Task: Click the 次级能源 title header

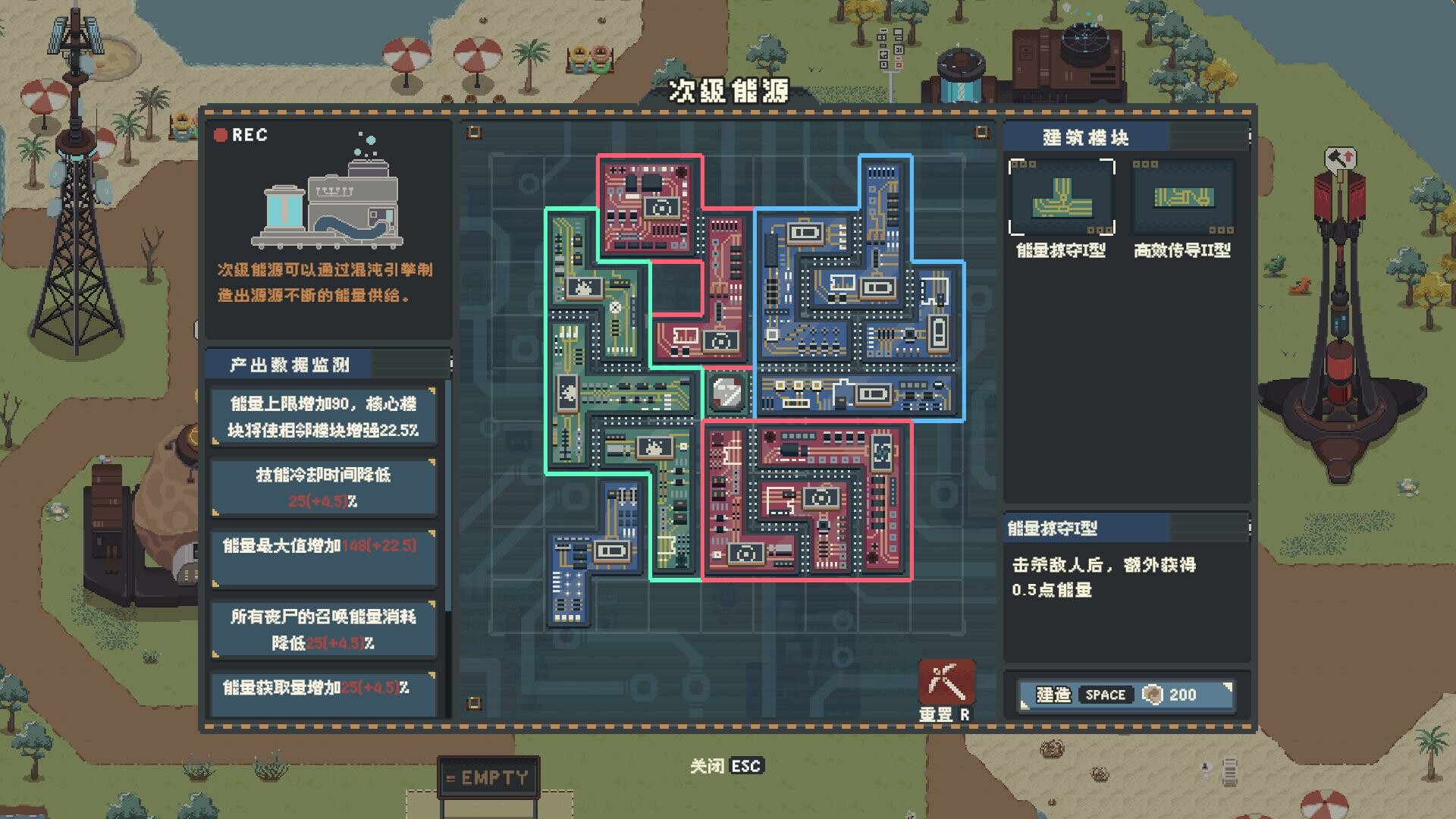Action: point(729,91)
